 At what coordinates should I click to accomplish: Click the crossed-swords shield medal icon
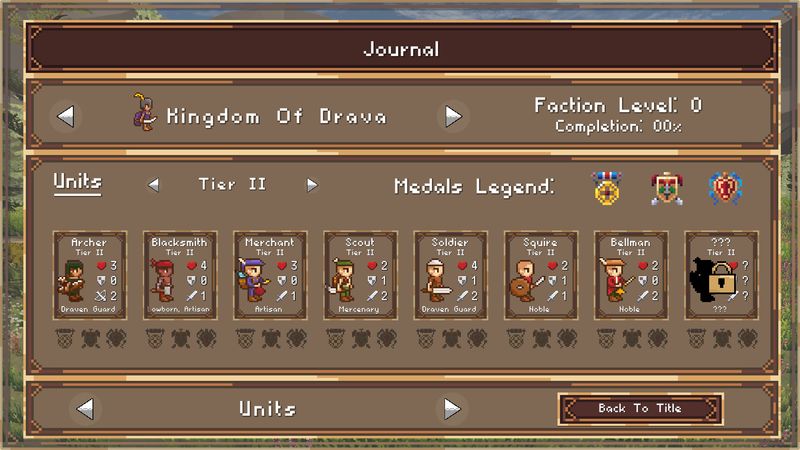(666, 188)
